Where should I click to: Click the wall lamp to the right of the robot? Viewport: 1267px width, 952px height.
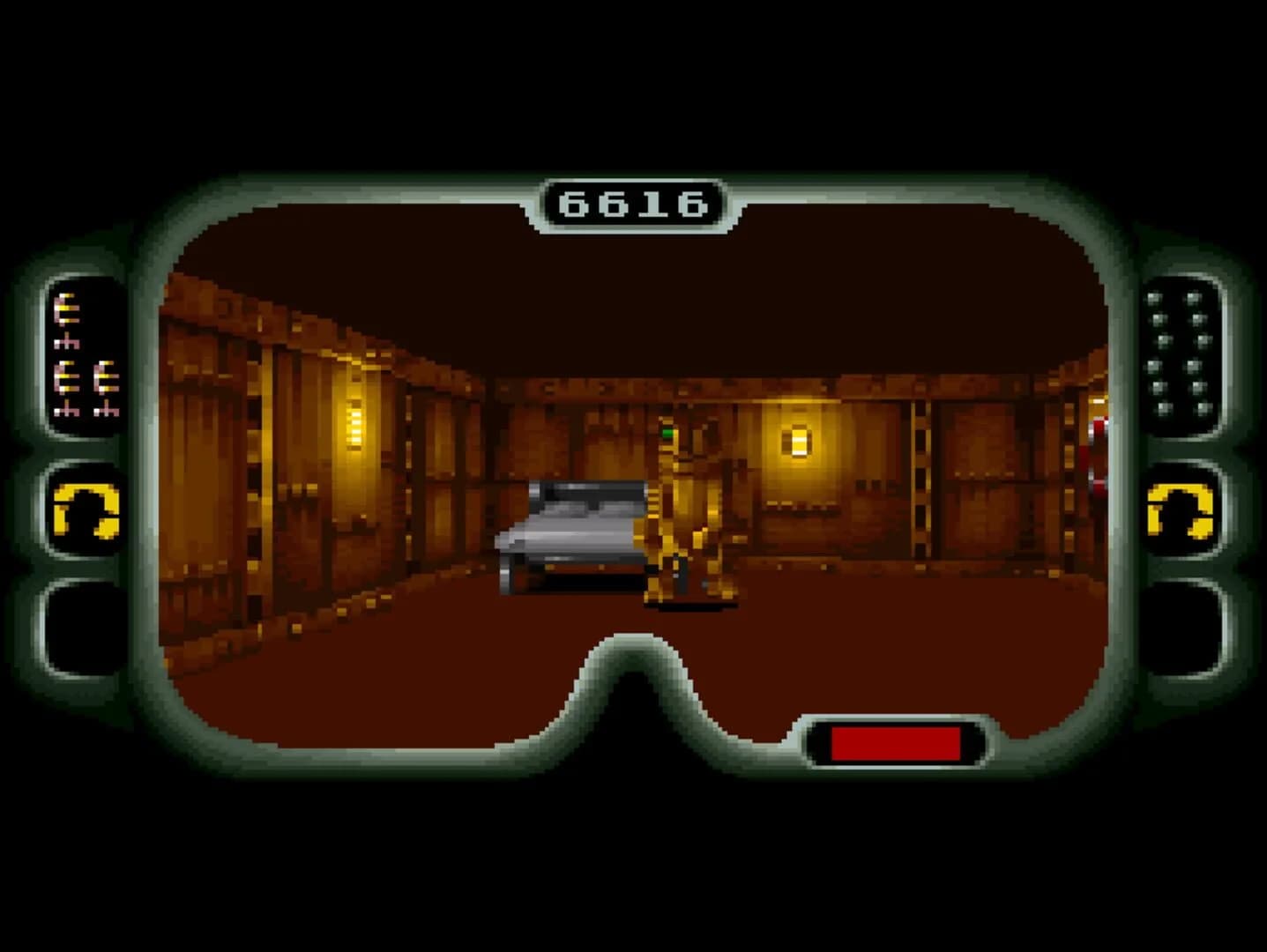pos(799,441)
